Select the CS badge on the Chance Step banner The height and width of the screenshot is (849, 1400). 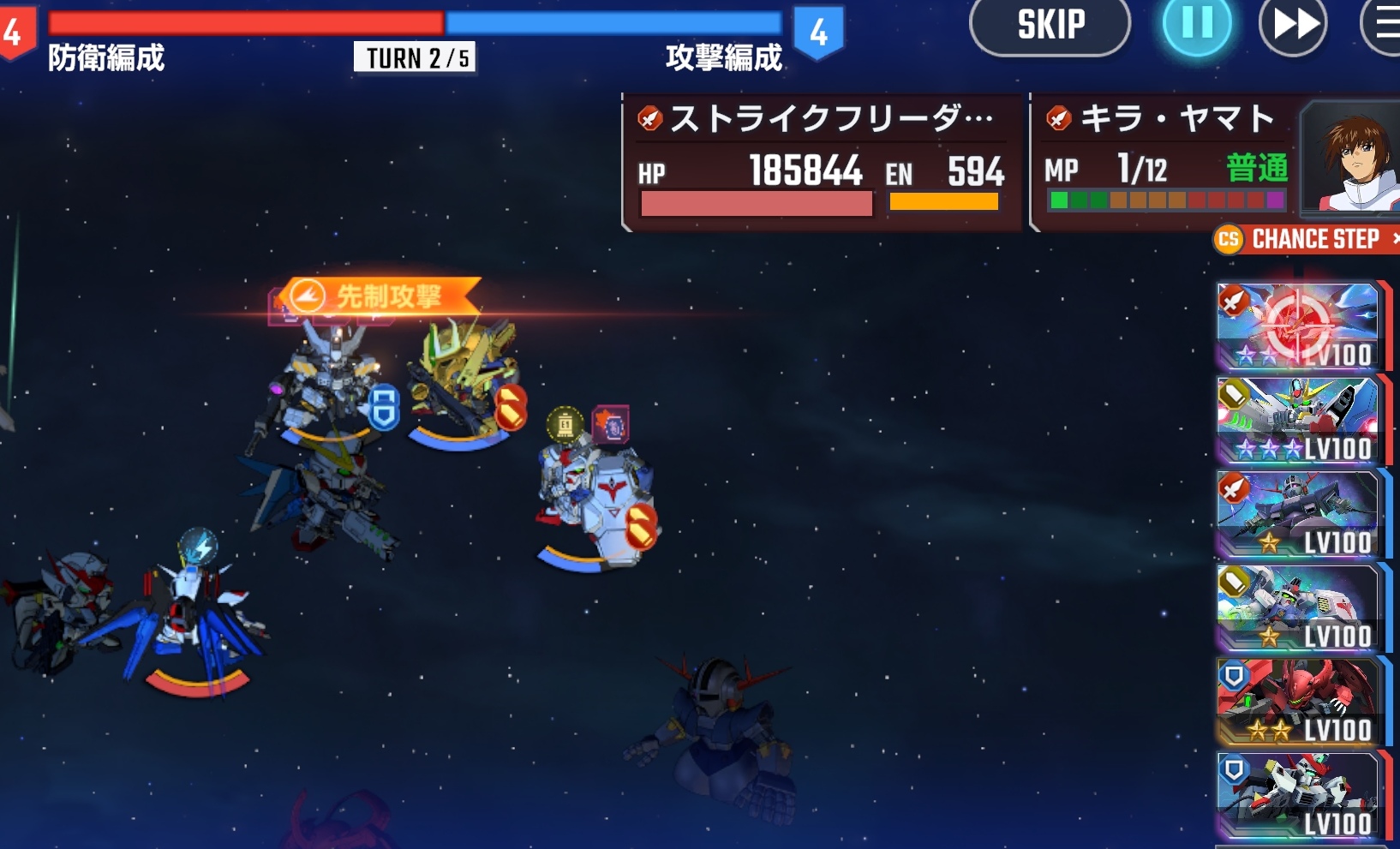point(1228,240)
